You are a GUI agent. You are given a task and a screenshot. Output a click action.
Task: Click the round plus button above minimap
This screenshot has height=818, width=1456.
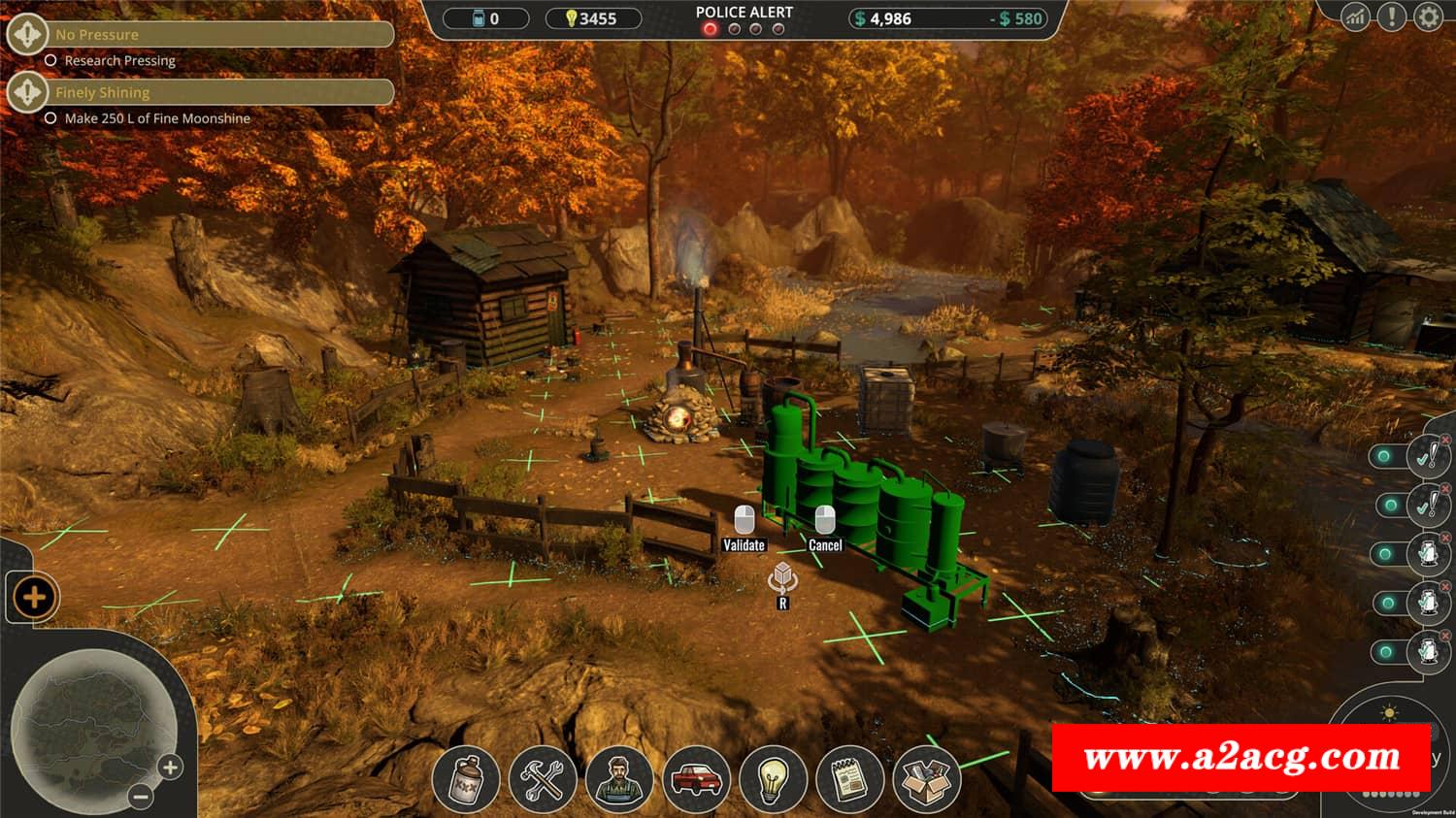click(x=34, y=597)
